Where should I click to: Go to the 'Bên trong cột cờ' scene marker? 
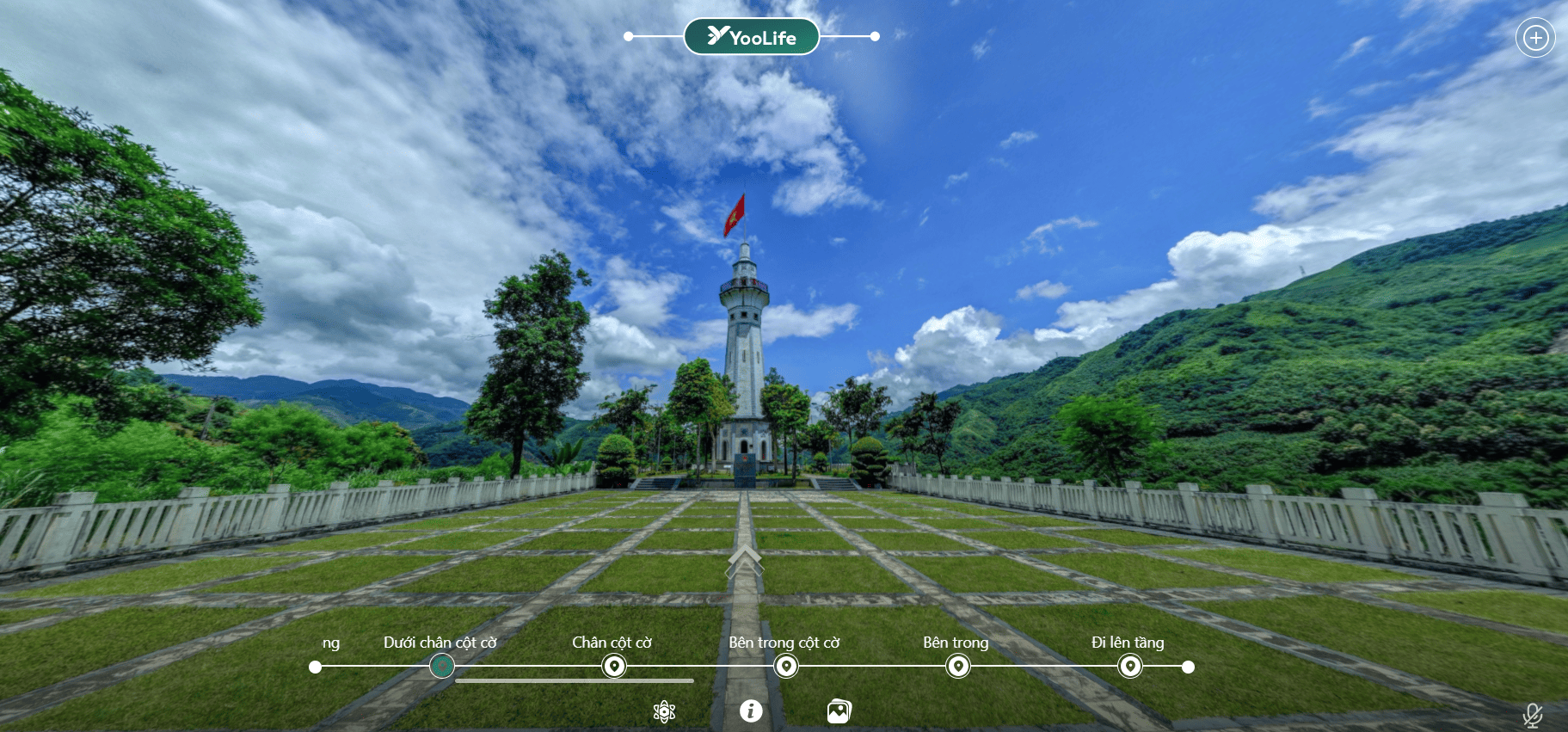pyautogui.click(x=785, y=666)
